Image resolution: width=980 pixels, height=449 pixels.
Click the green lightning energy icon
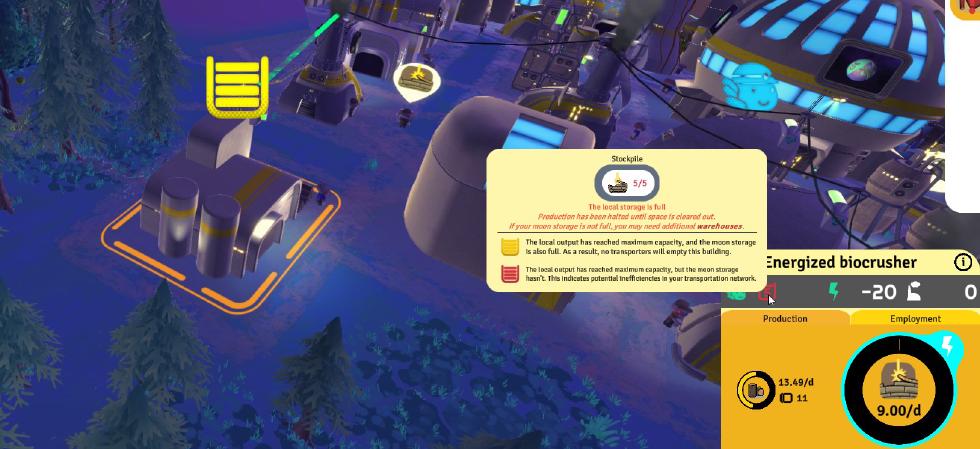pos(833,292)
